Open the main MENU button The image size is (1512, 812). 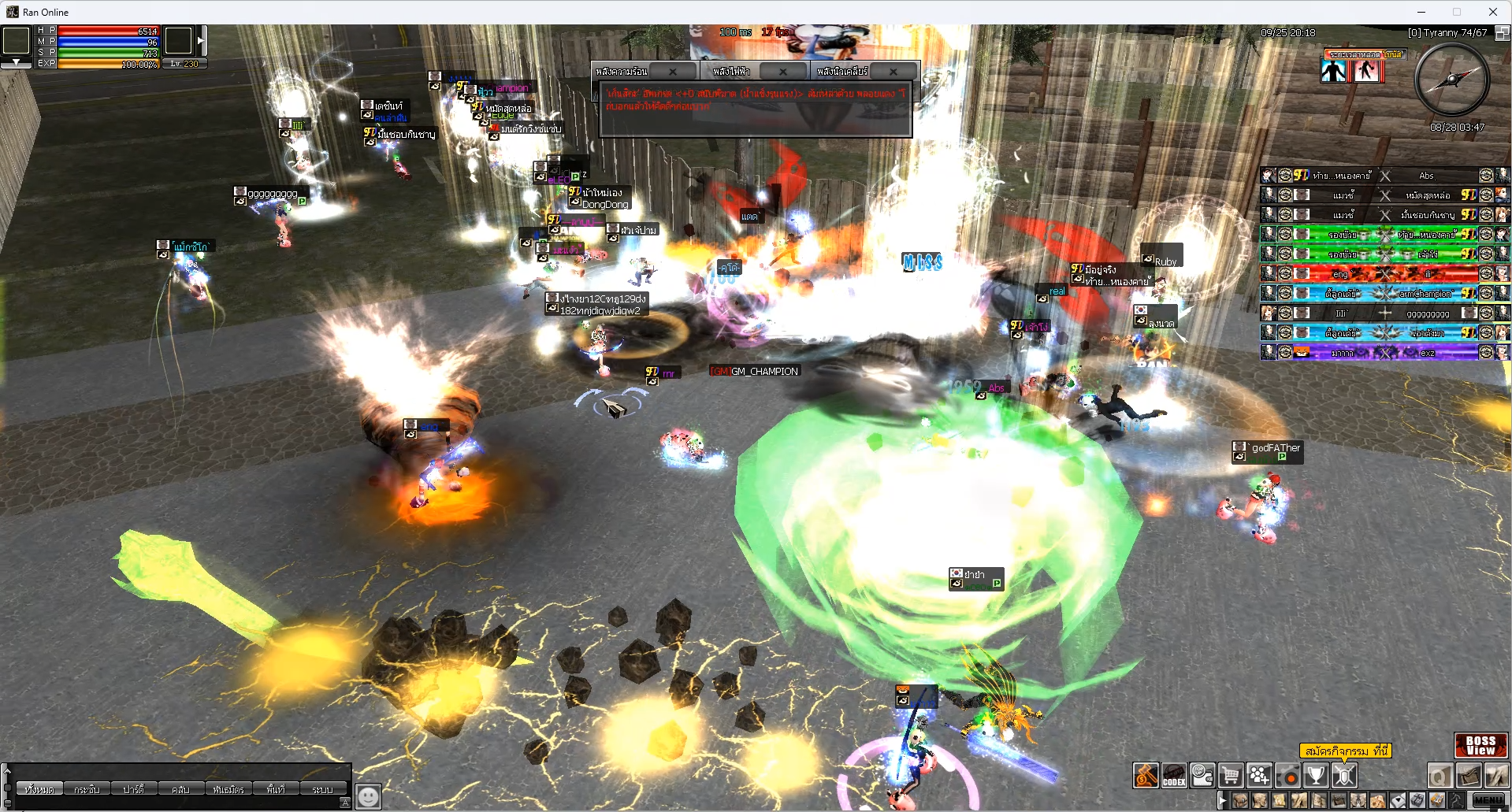pyautogui.click(x=1488, y=800)
